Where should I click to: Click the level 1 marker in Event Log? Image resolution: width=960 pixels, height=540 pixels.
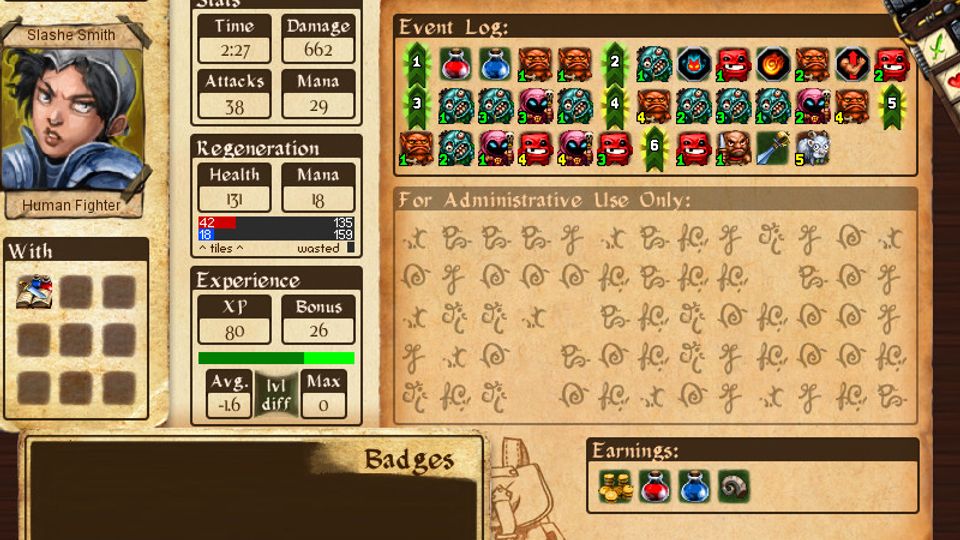tap(415, 64)
